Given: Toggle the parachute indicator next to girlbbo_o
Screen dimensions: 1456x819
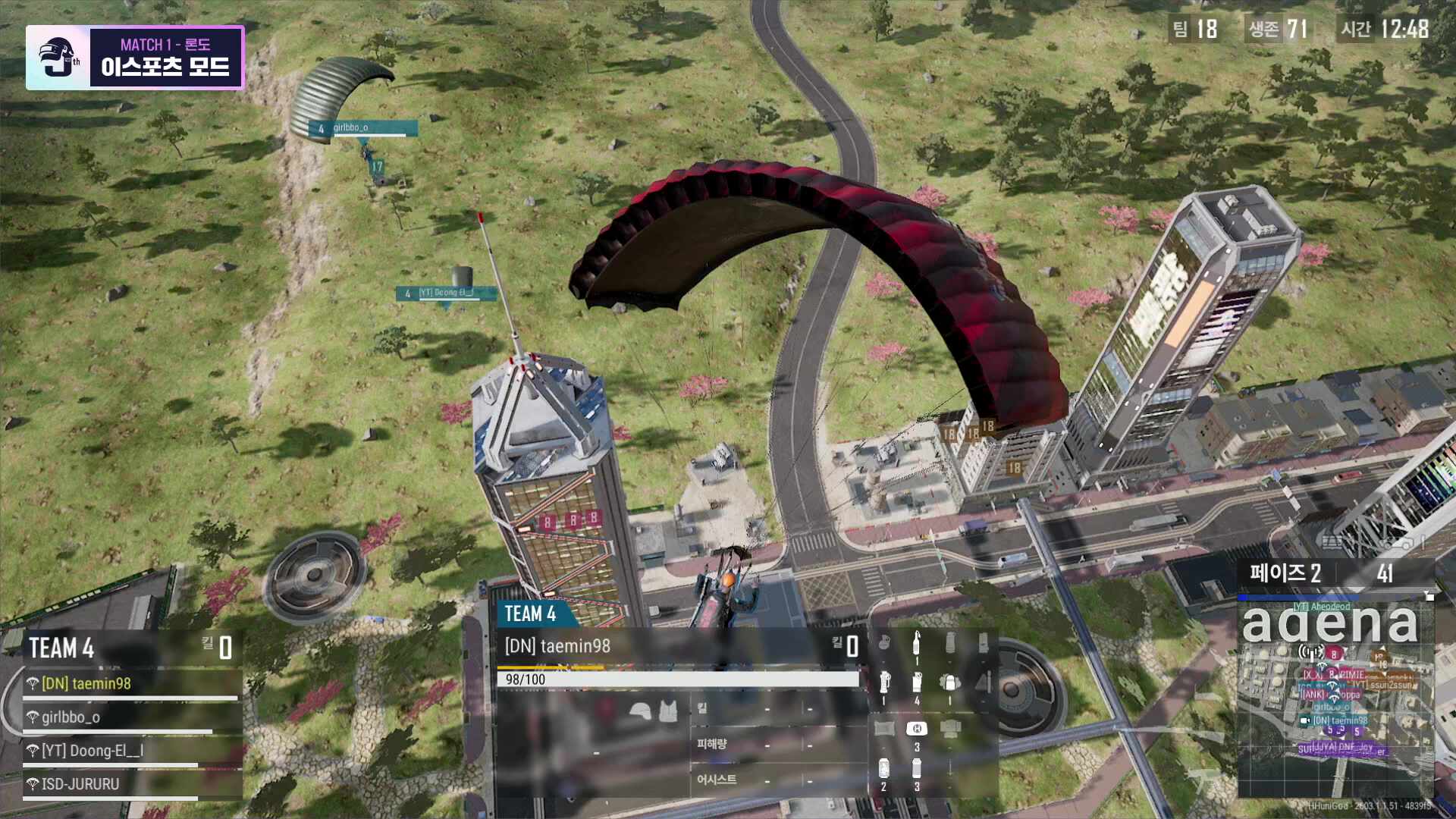Looking at the screenshot, I should point(33,717).
